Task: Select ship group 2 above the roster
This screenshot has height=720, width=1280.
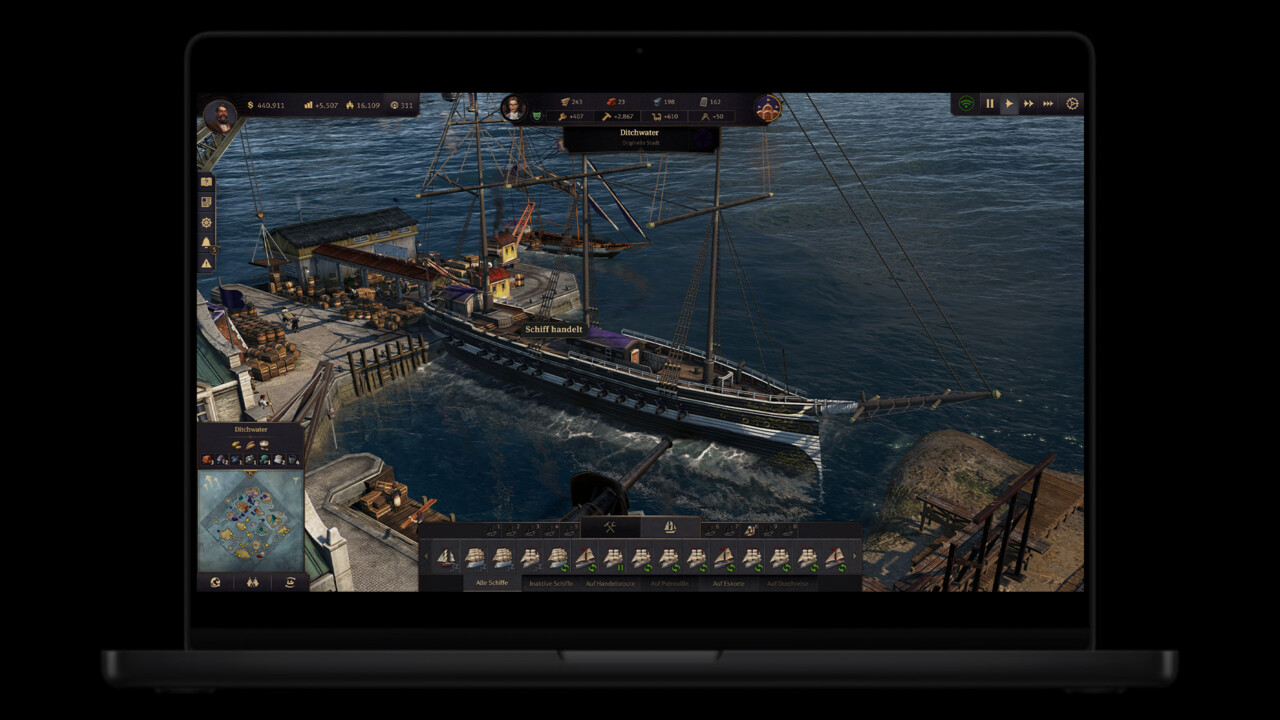Action: (514, 528)
